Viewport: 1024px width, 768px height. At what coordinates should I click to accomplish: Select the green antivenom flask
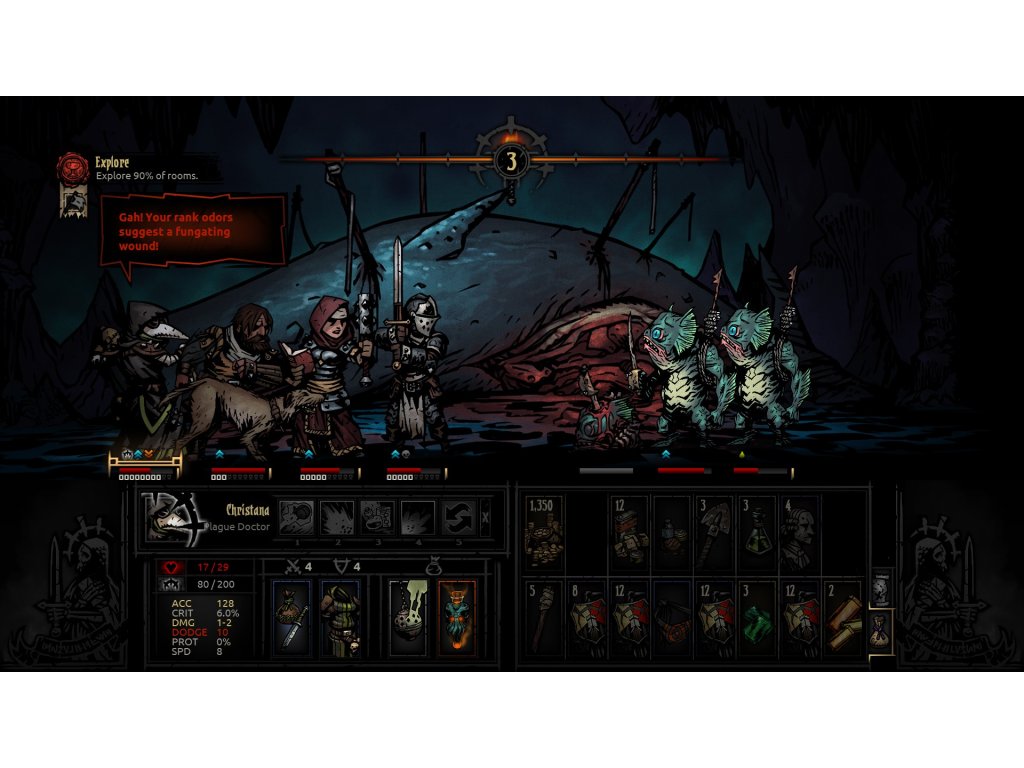[x=758, y=533]
